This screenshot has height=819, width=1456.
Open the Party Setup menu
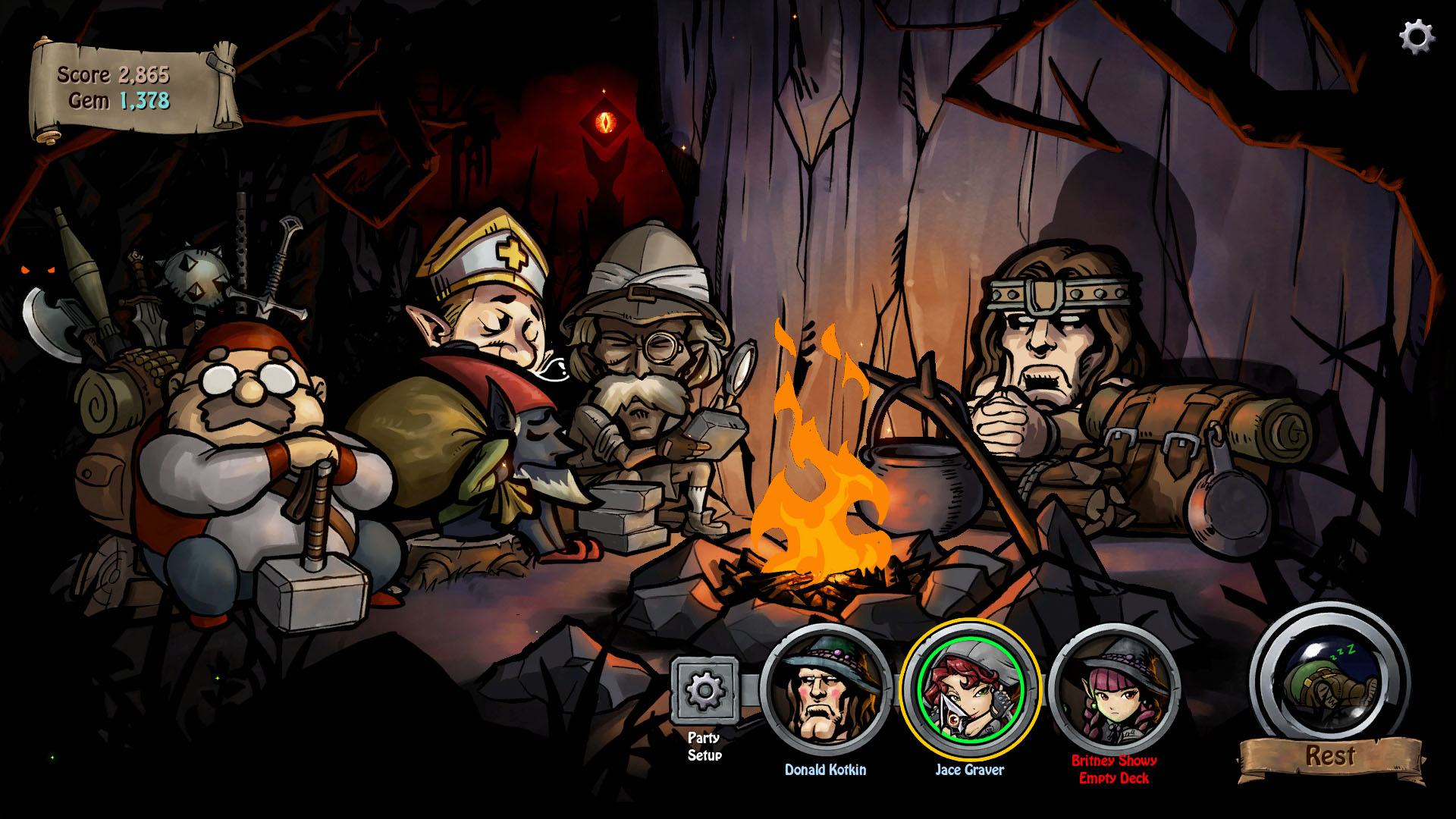click(704, 691)
